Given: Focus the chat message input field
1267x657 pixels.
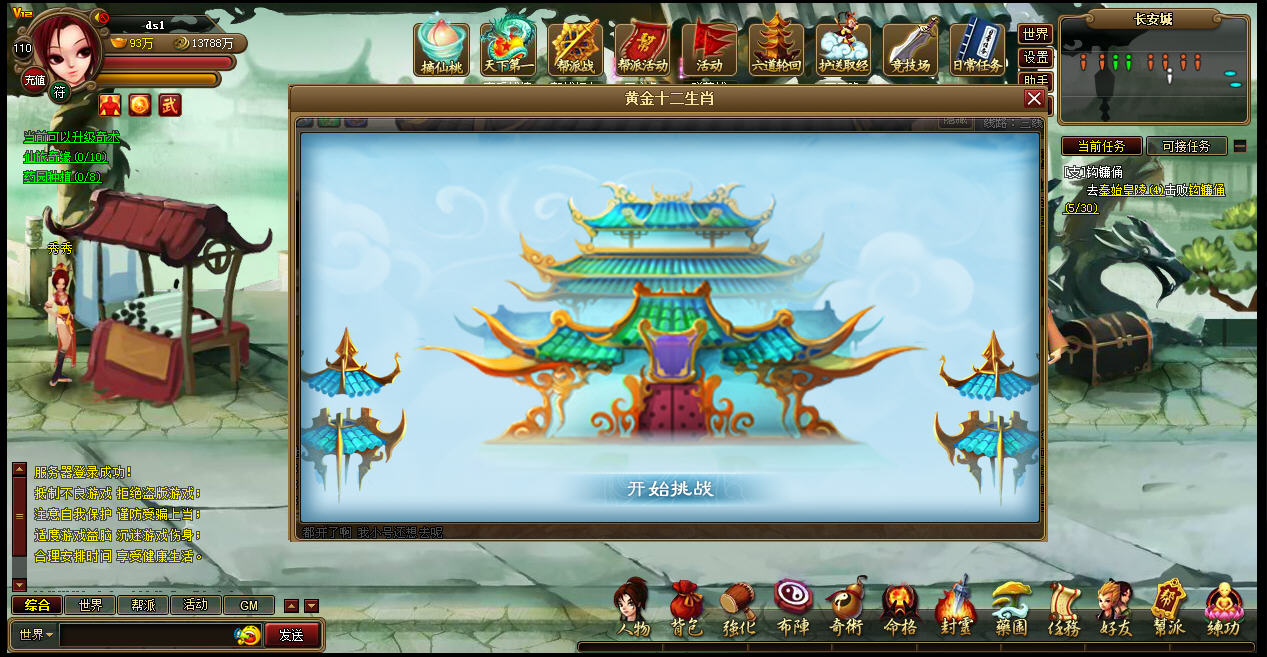Looking at the screenshot, I should [x=147, y=635].
